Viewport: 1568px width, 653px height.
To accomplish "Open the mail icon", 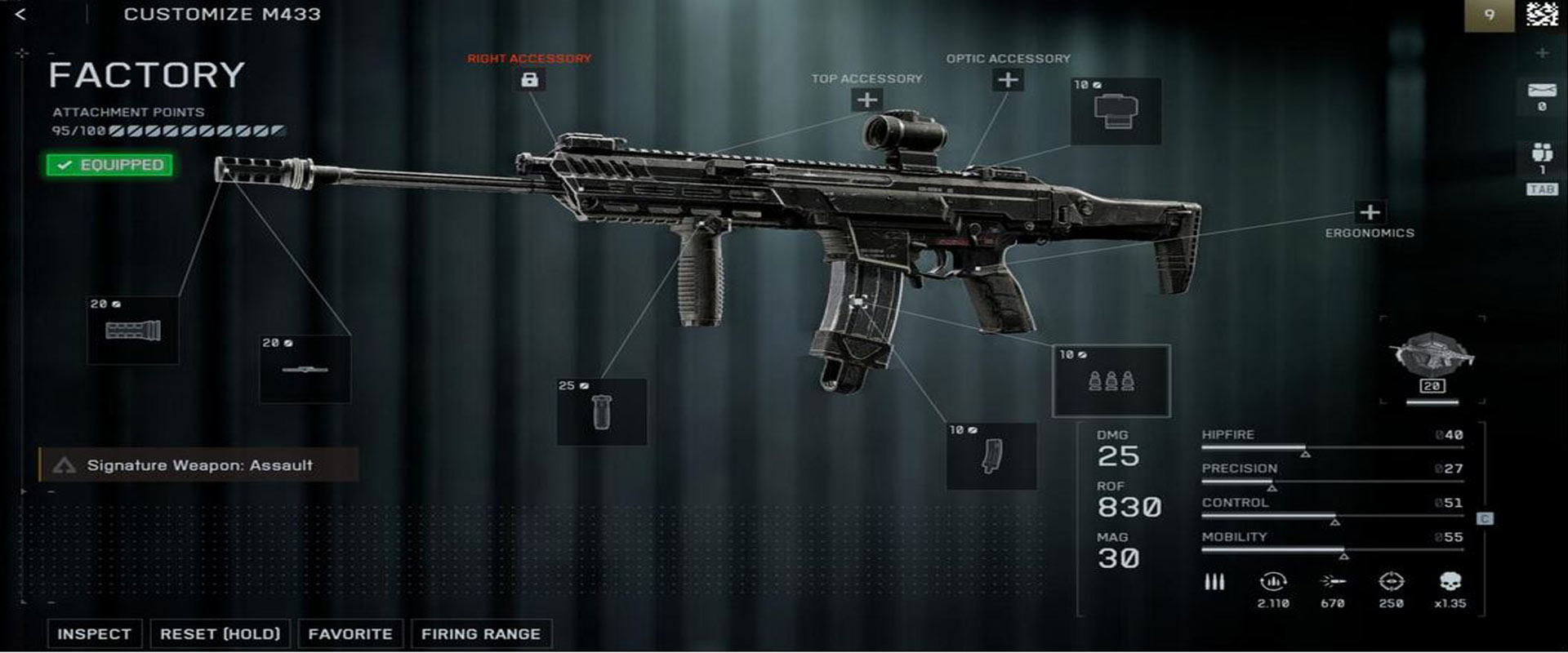I will point(1541,92).
